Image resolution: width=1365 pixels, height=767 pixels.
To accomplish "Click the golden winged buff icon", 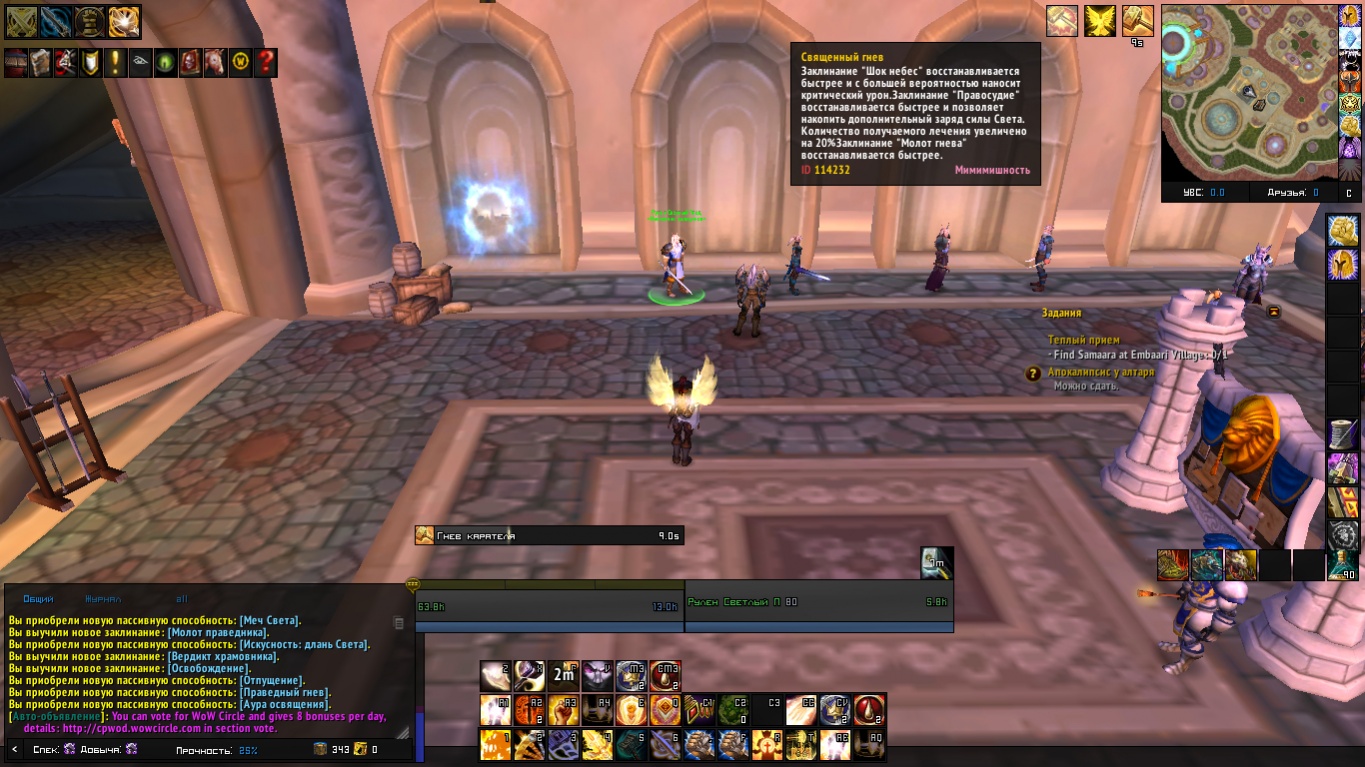I will point(1100,21).
